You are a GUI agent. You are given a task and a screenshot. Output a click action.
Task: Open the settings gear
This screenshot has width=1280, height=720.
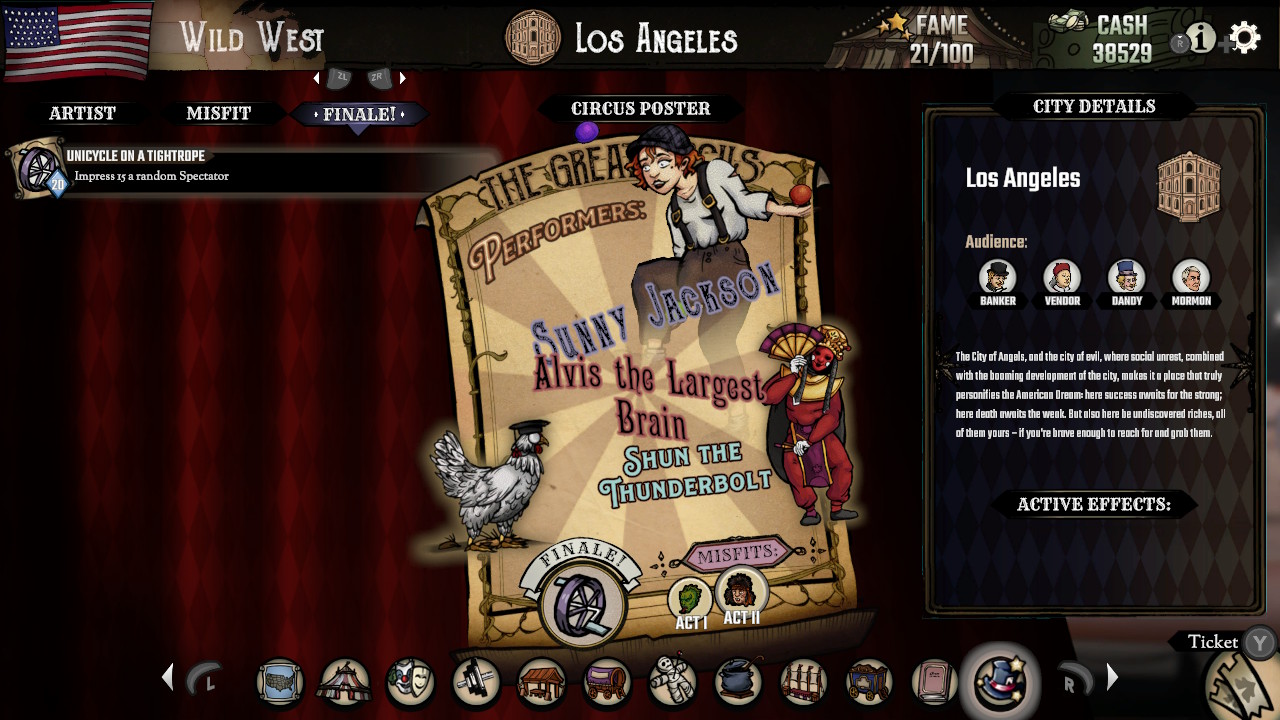(x=1243, y=37)
